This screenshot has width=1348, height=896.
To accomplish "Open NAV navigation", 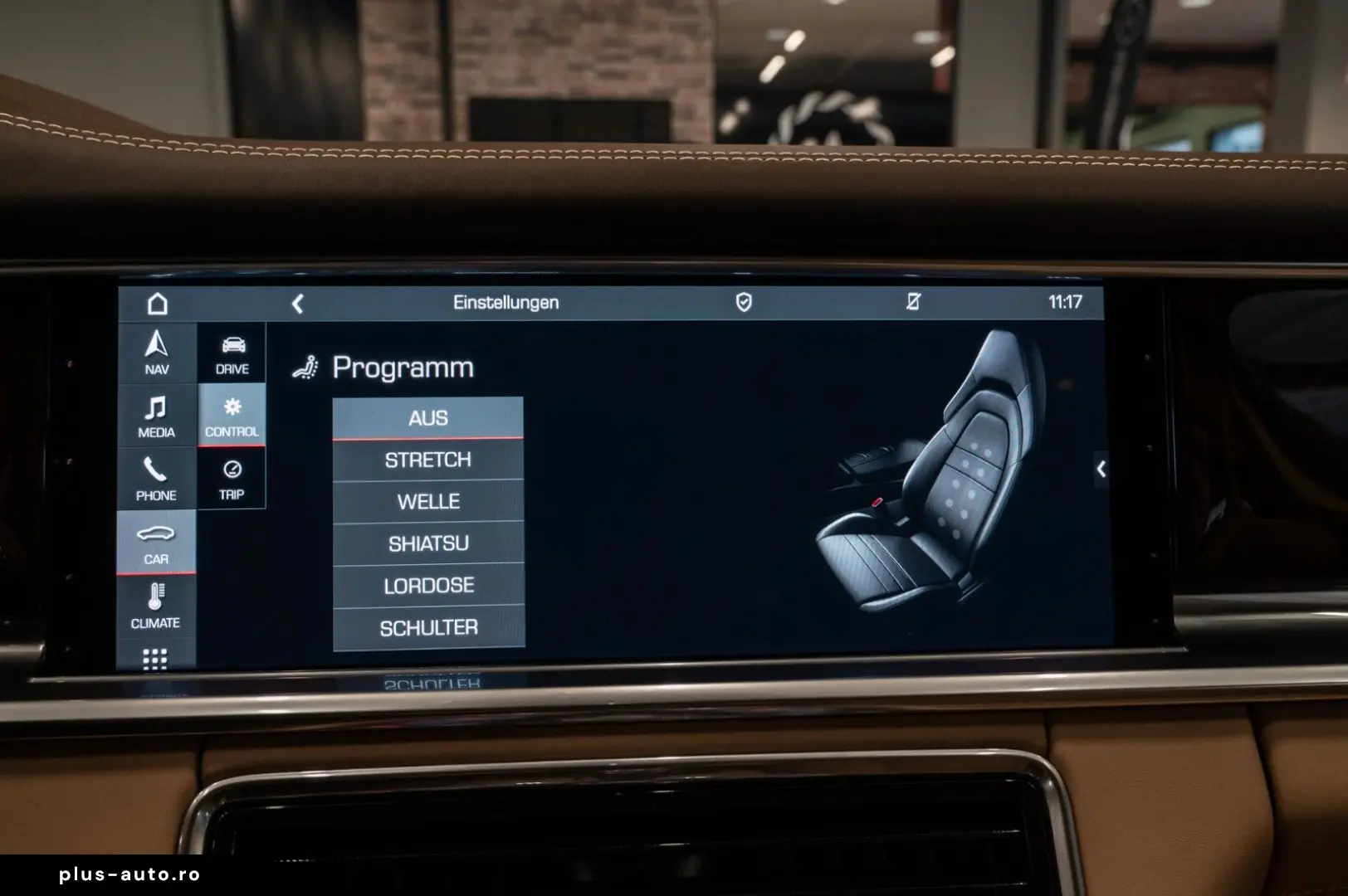I will [x=156, y=352].
